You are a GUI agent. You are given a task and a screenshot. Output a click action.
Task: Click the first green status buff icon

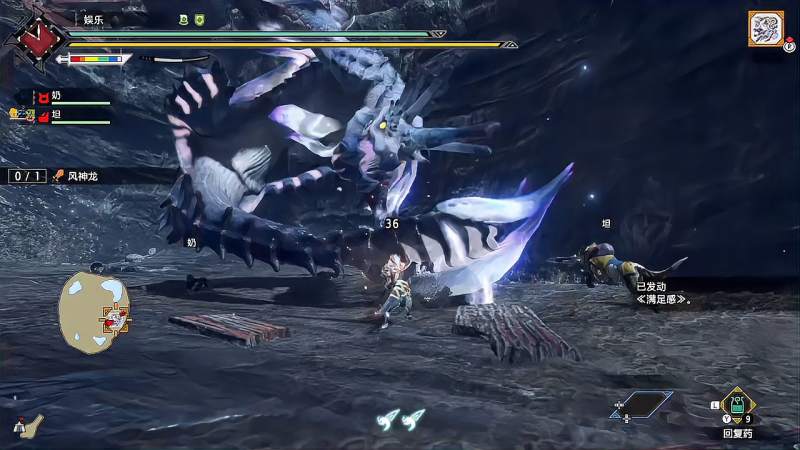[x=182, y=19]
